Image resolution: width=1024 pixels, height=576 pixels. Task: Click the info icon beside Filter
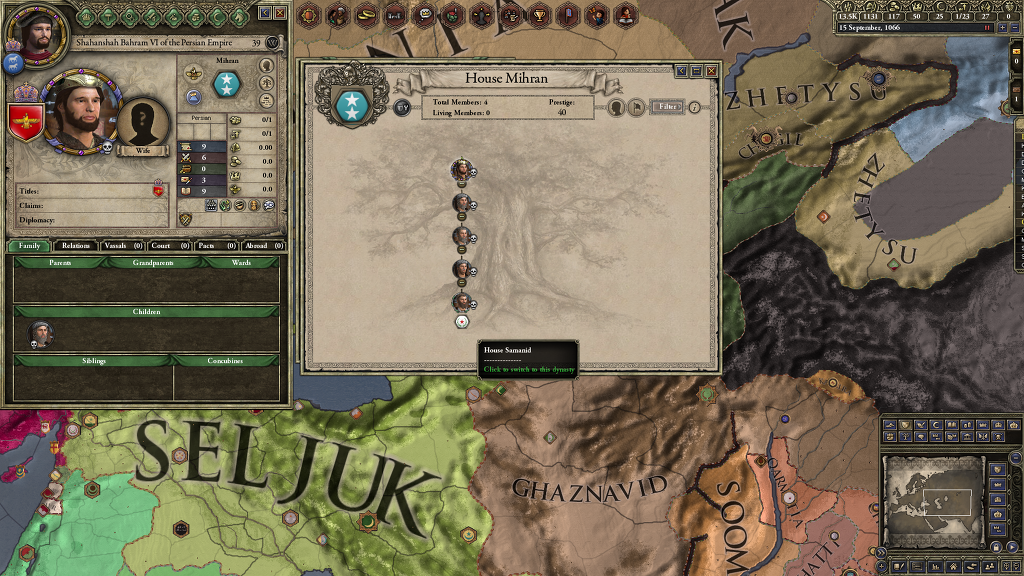tap(695, 106)
